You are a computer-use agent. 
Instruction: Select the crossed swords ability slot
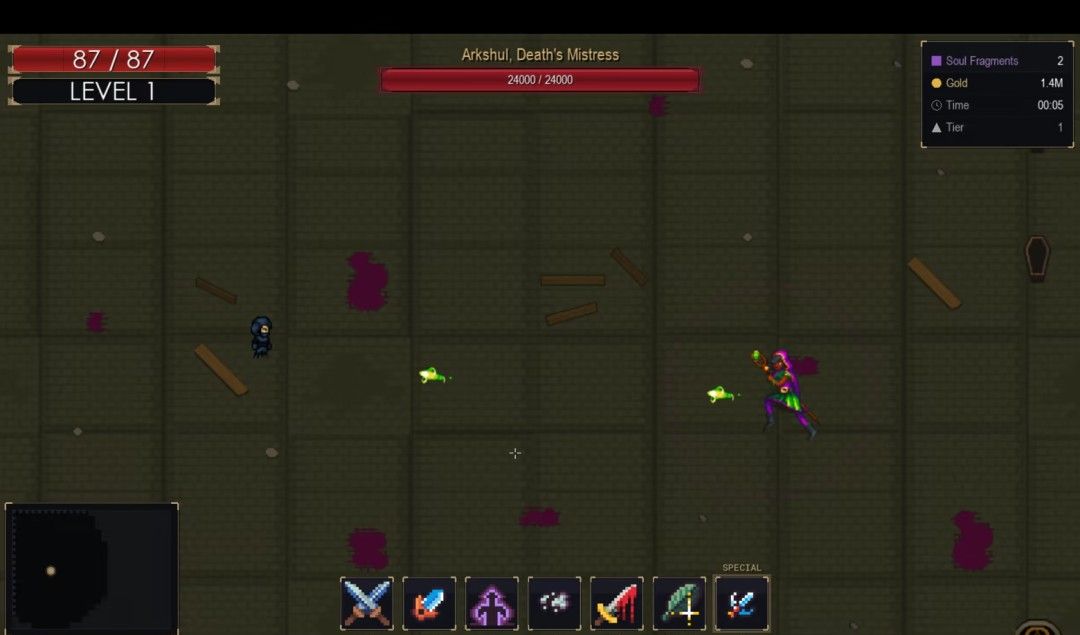point(367,603)
